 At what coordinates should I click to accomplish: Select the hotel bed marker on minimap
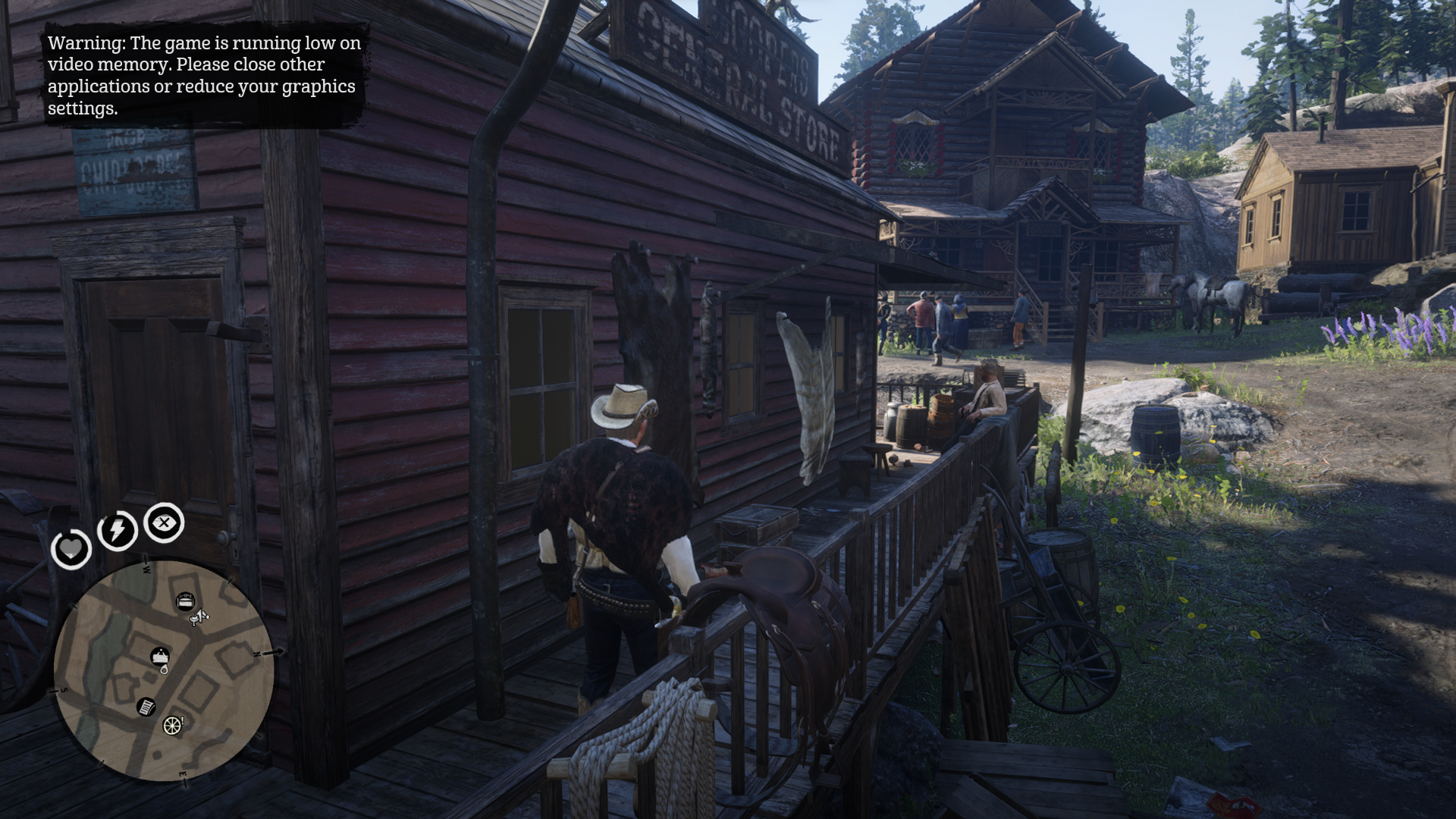coord(184,602)
